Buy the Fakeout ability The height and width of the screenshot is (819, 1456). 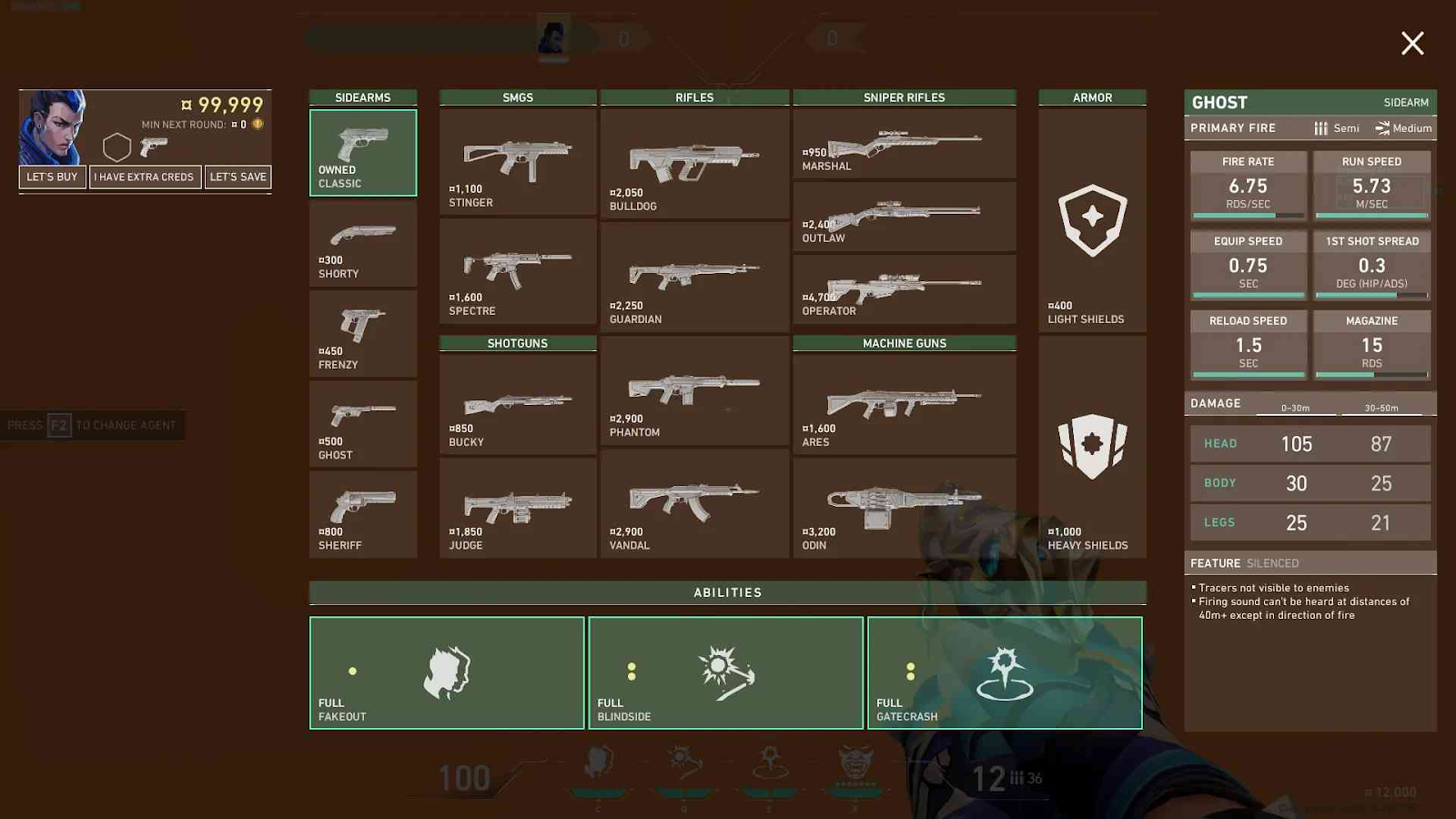point(447,673)
